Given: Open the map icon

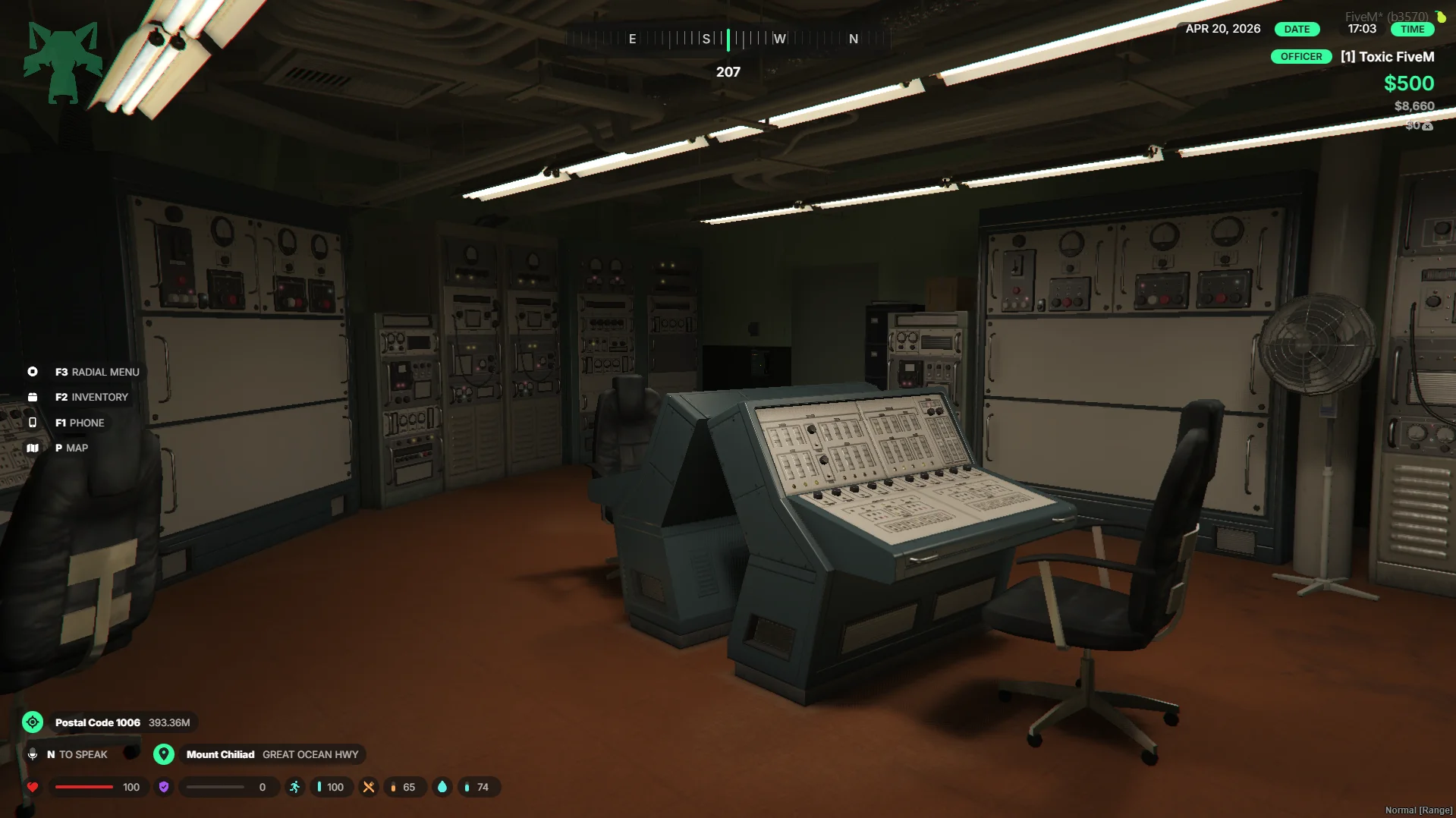Looking at the screenshot, I should pyautogui.click(x=33, y=448).
